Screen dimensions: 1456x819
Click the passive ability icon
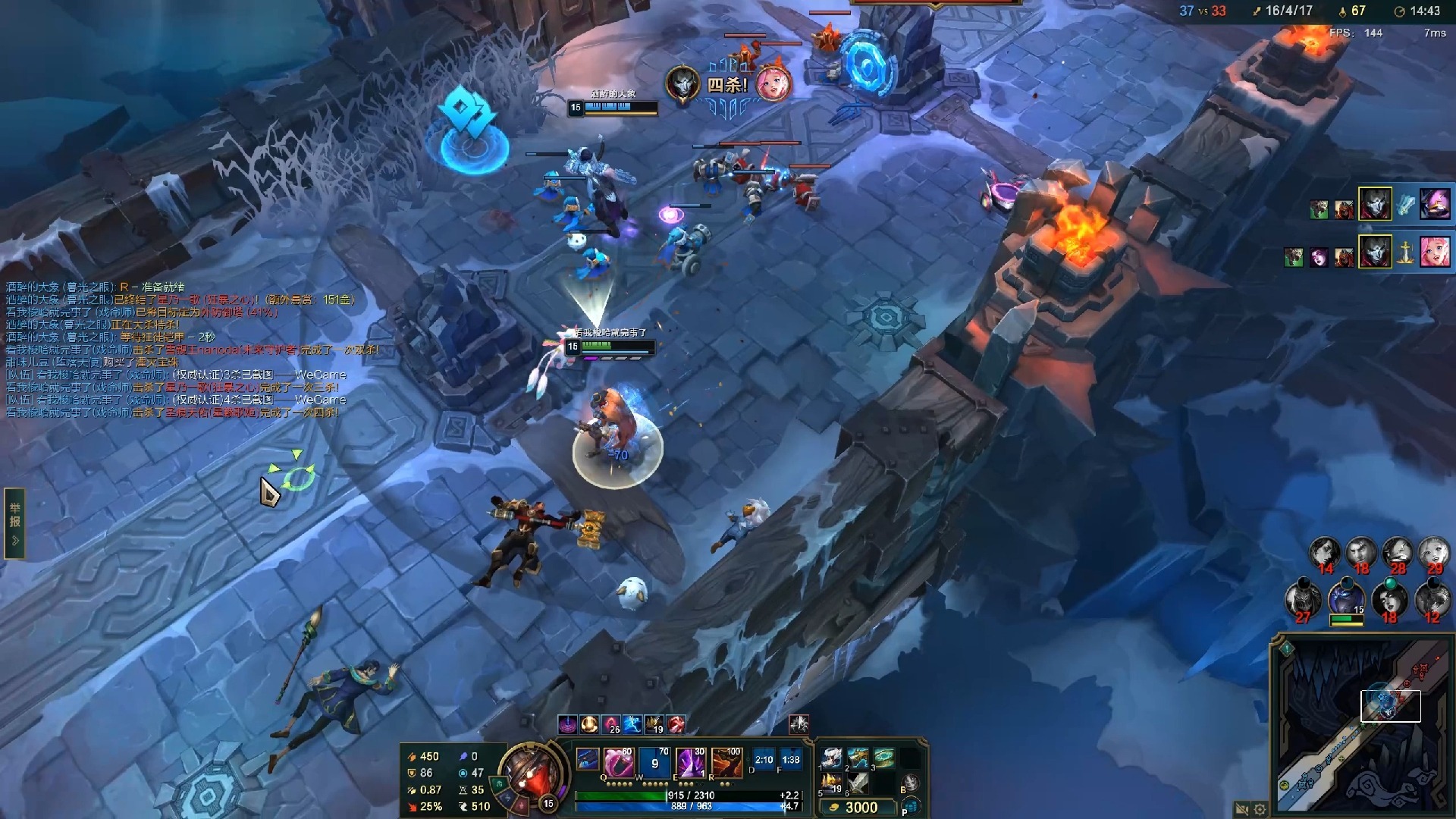coord(587,758)
